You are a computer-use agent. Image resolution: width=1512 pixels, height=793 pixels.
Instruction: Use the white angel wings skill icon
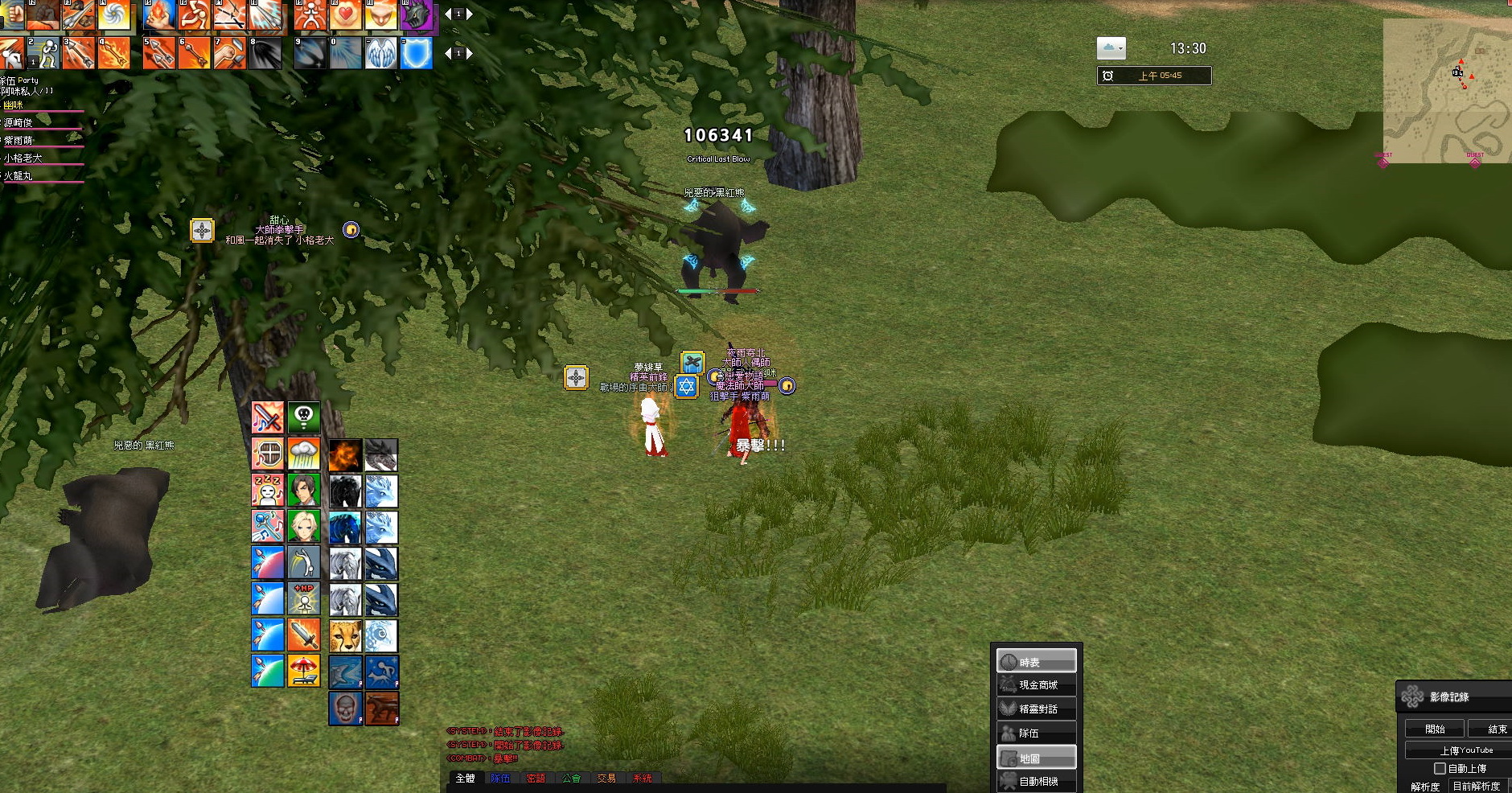(x=381, y=54)
